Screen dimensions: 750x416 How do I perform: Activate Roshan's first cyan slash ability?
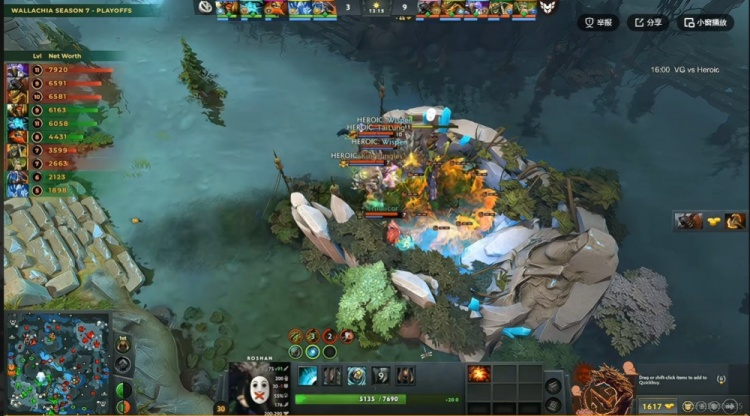(x=308, y=376)
